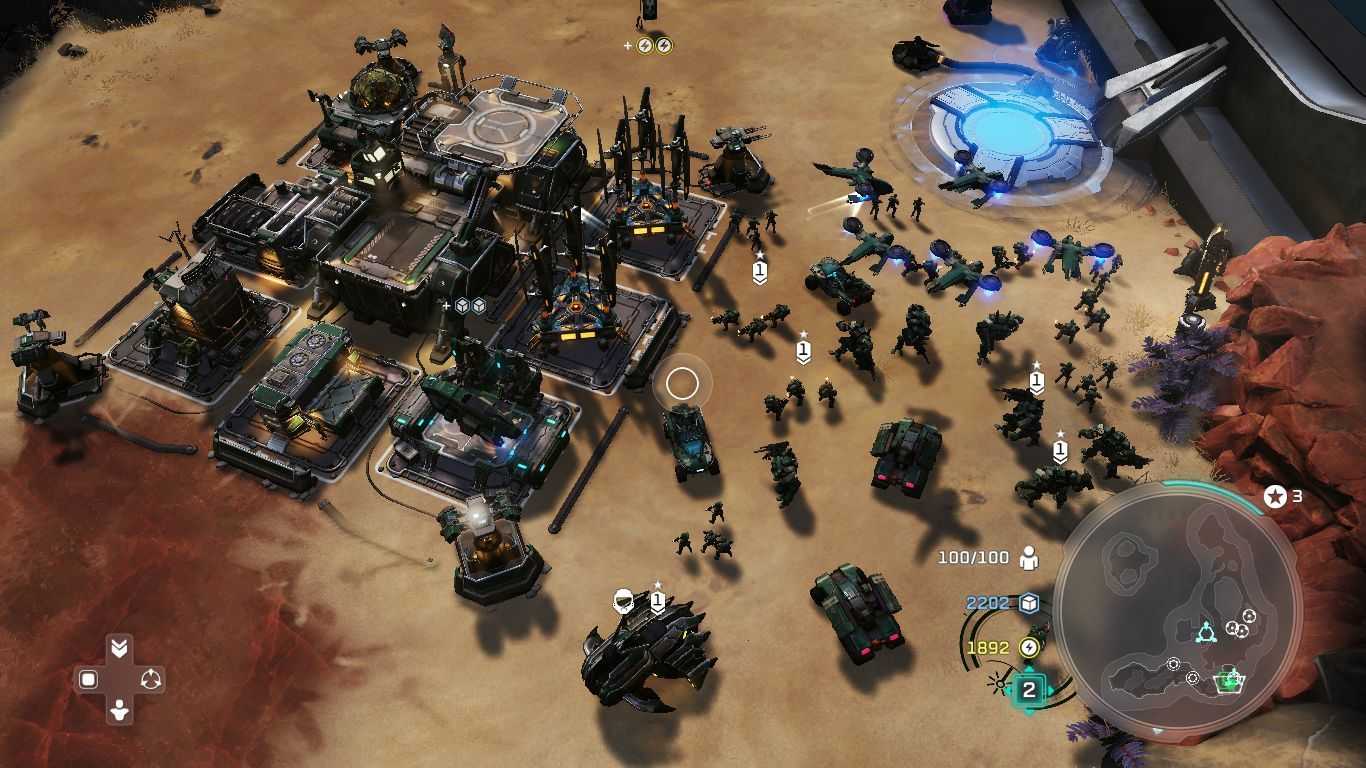Jump to the green base marker on minimap
Viewport: 1366px width, 768px height.
[x=1228, y=681]
